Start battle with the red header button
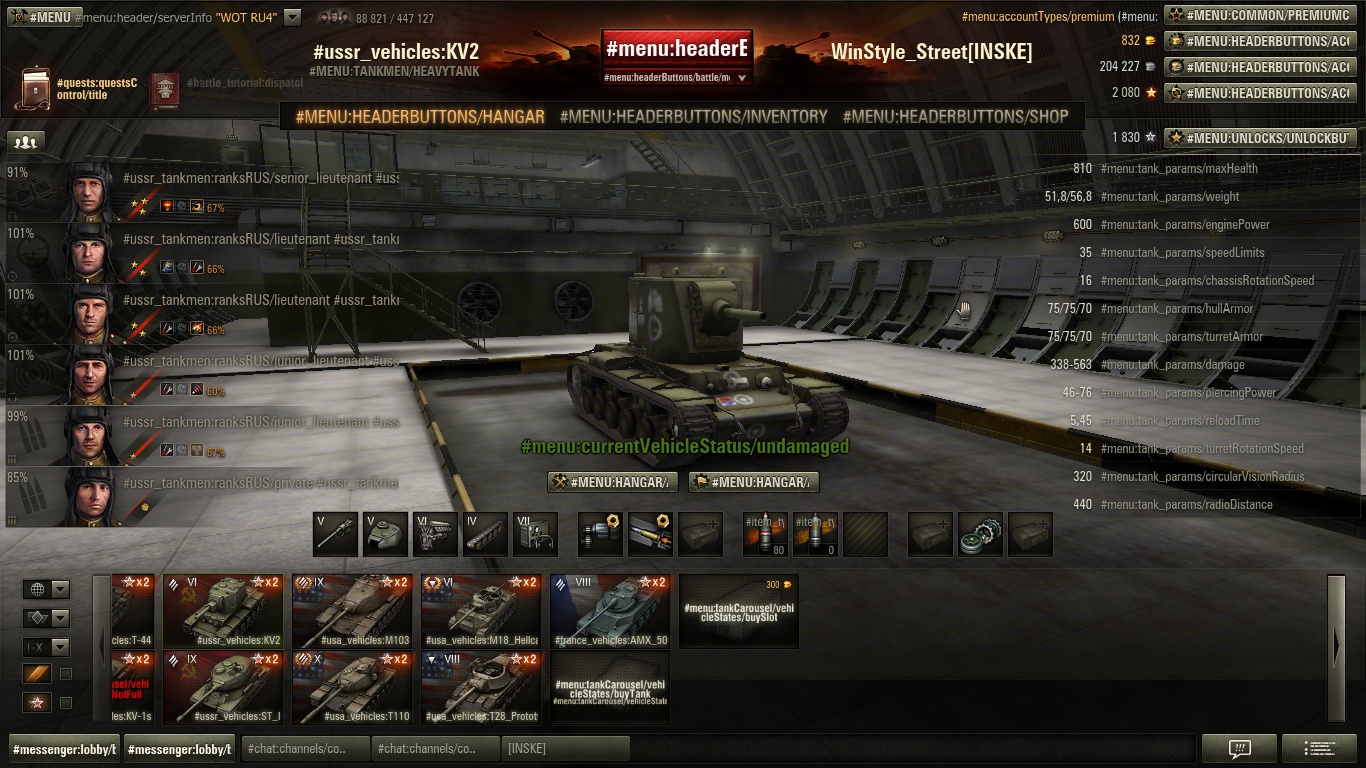The image size is (1366, 768). point(676,48)
